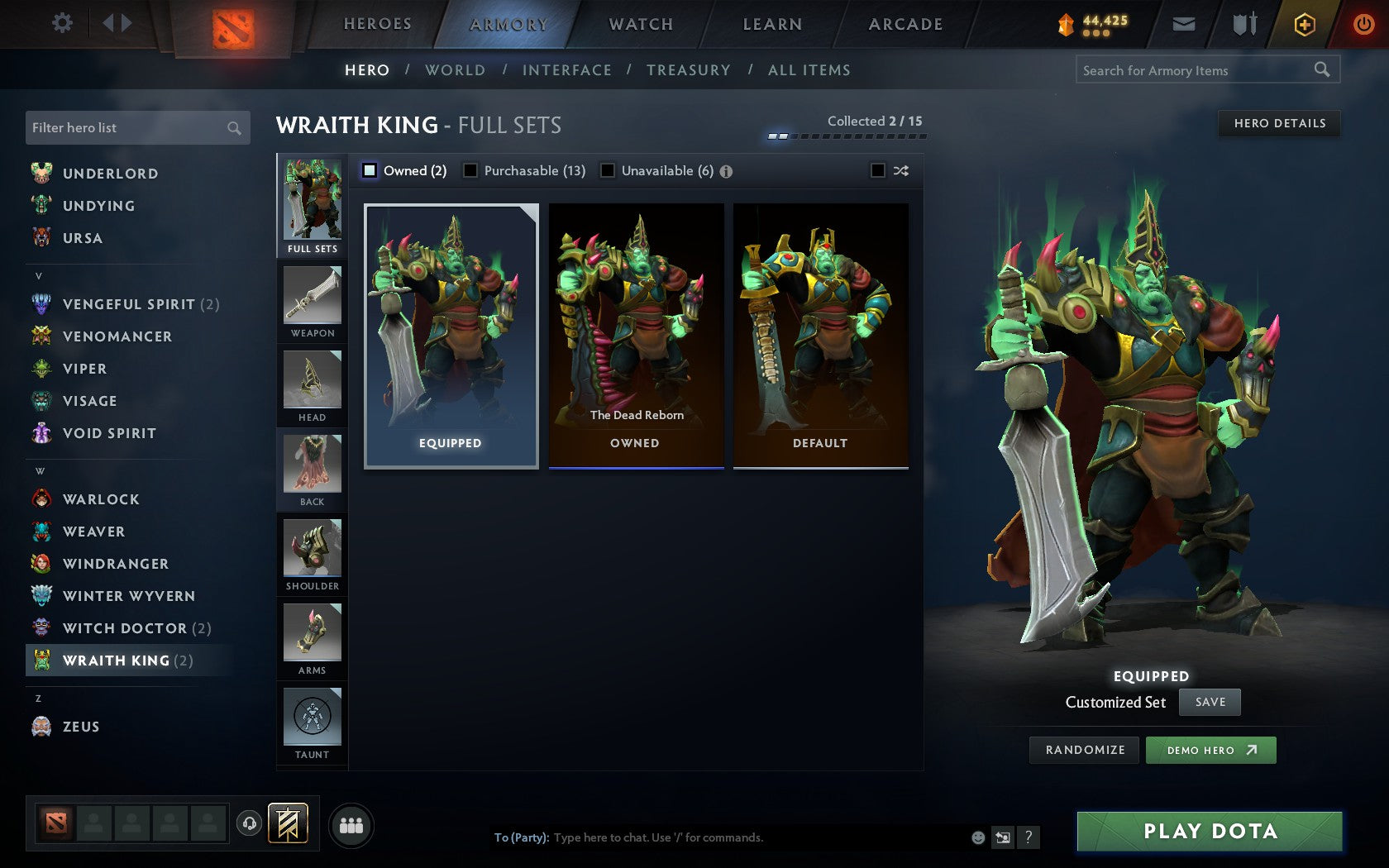
Task: Open the in-game mail notifications icon
Action: (1184, 24)
